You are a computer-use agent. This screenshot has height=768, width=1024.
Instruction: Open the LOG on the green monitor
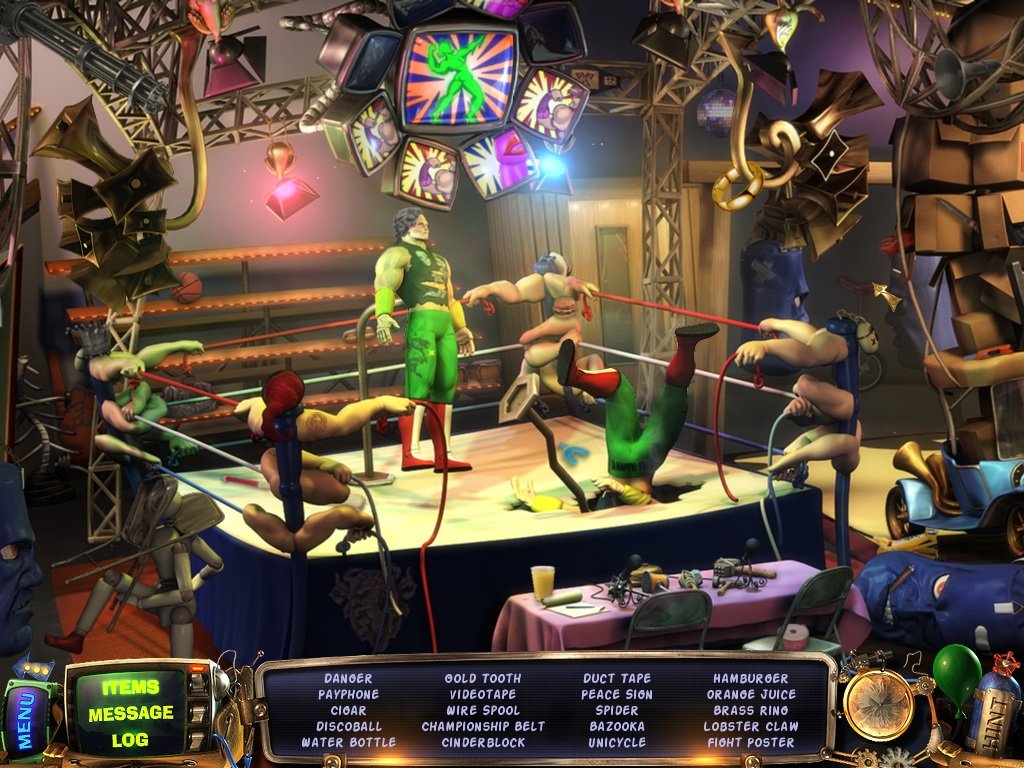(x=131, y=739)
